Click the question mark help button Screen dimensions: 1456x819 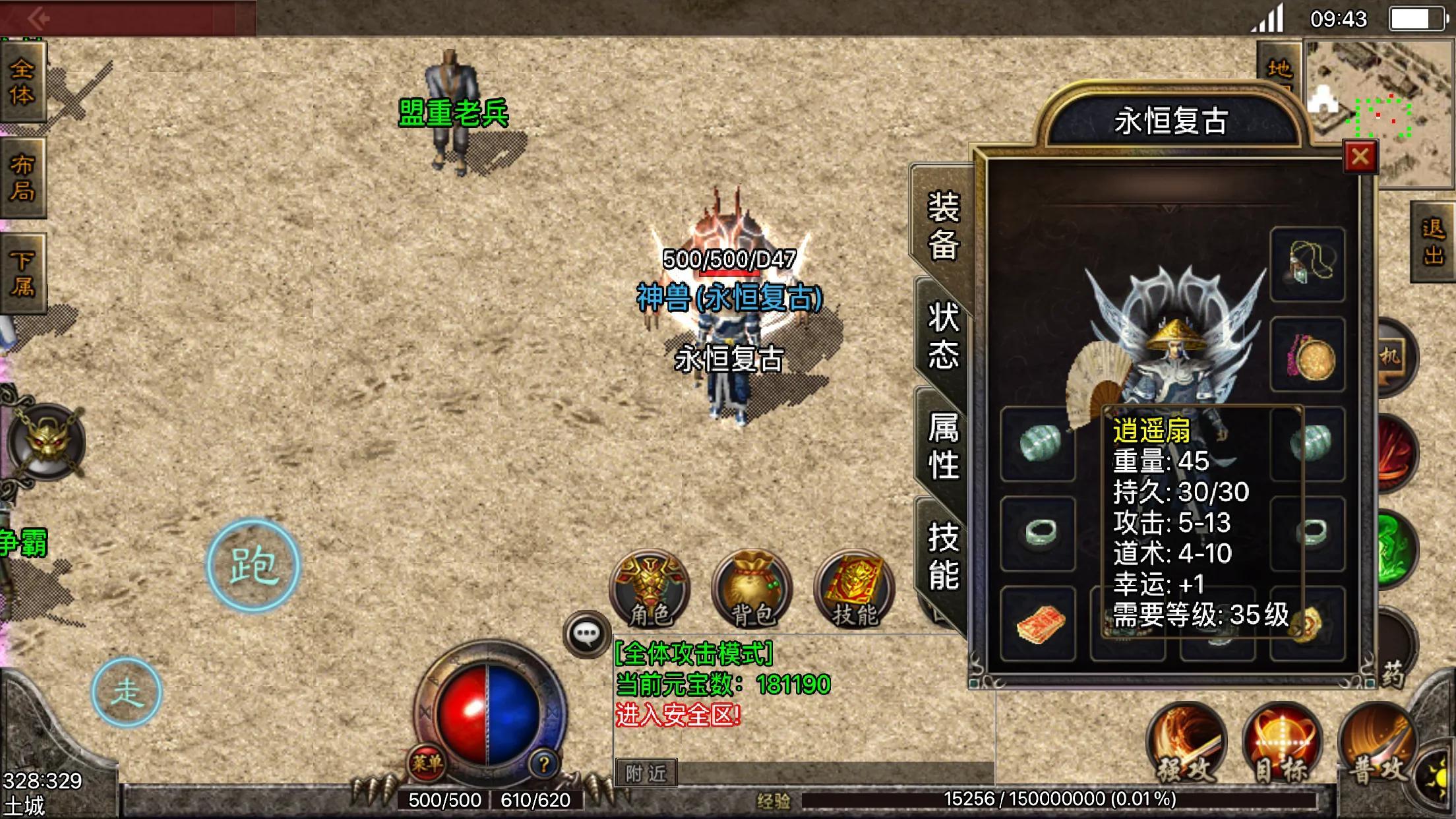click(x=543, y=764)
